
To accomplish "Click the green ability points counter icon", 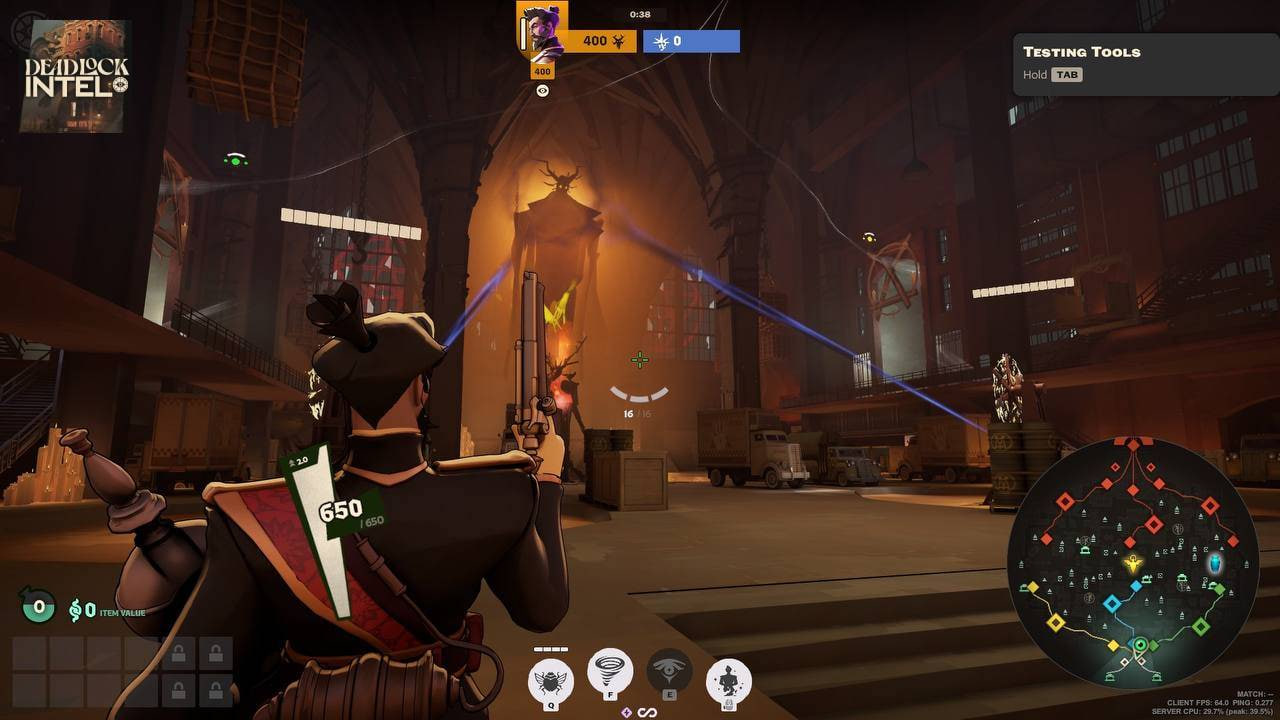I will point(38,605).
